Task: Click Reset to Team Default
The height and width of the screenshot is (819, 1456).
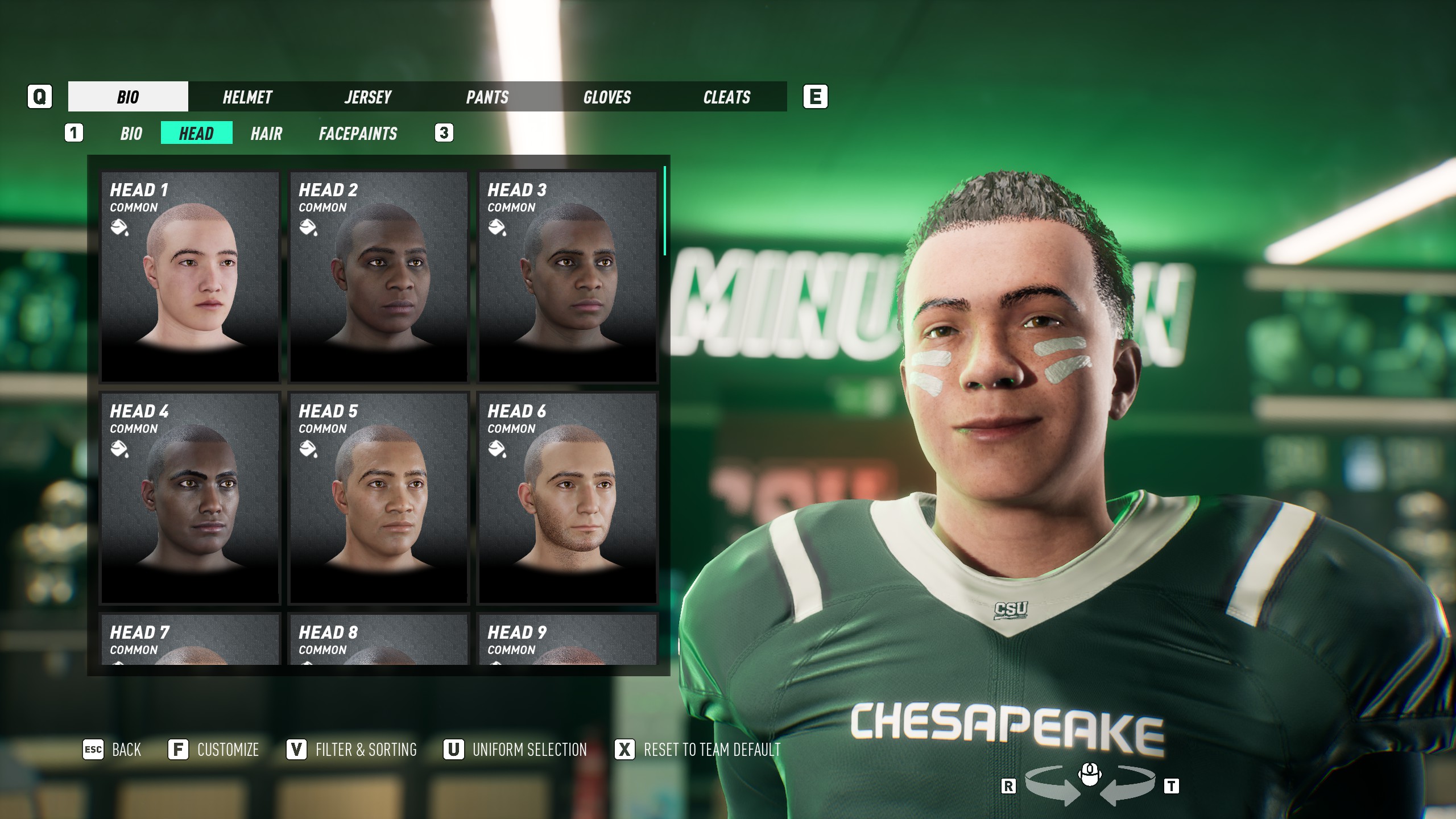Action: [x=698, y=750]
